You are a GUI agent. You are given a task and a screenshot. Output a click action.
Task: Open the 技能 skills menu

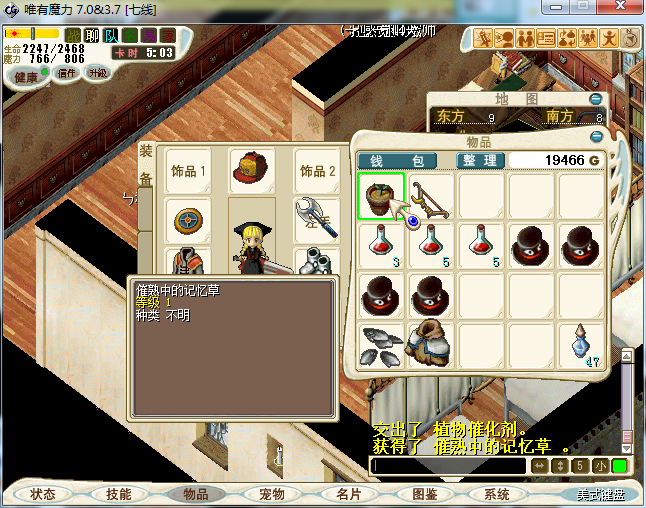click(119, 494)
